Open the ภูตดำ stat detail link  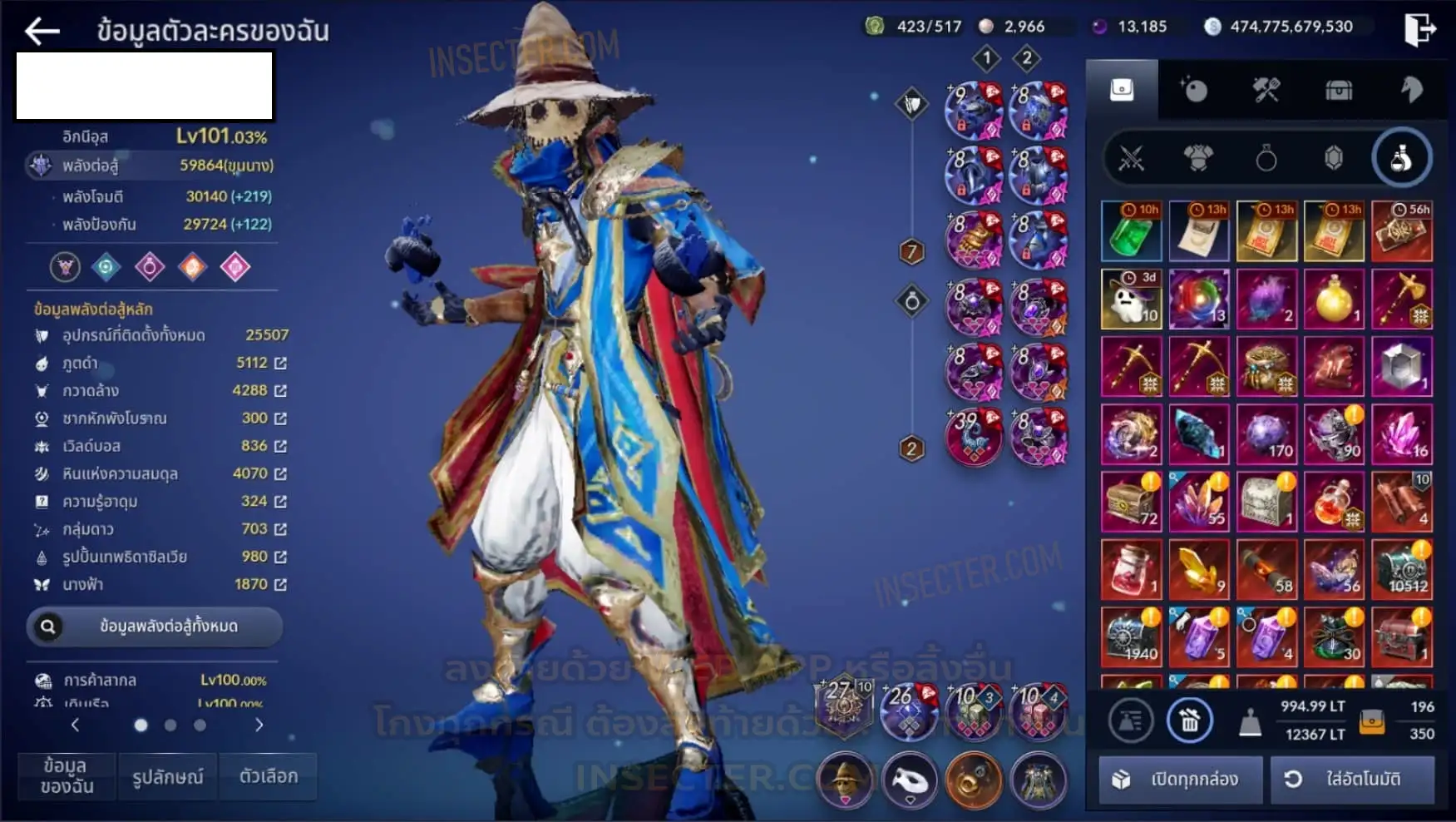tap(280, 363)
